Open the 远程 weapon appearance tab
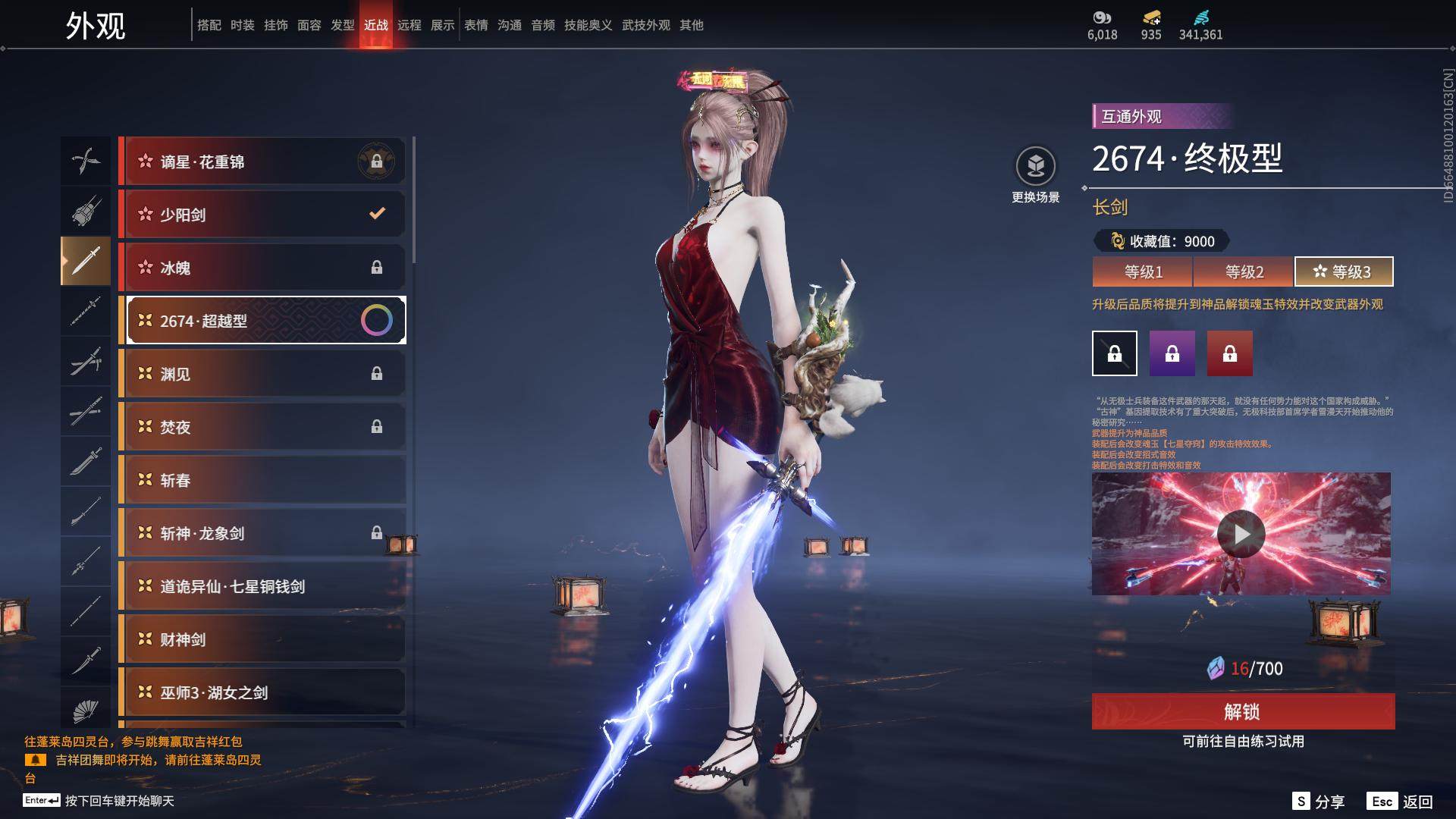This screenshot has width=1456, height=819. [409, 25]
